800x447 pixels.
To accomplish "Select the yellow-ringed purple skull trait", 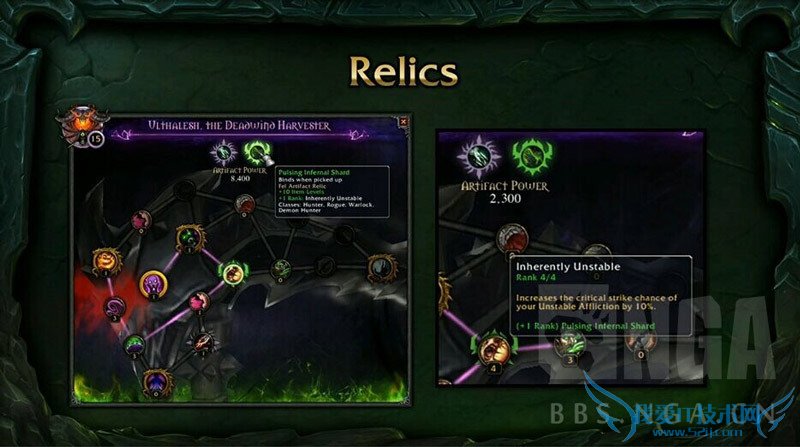I will 154,285.
